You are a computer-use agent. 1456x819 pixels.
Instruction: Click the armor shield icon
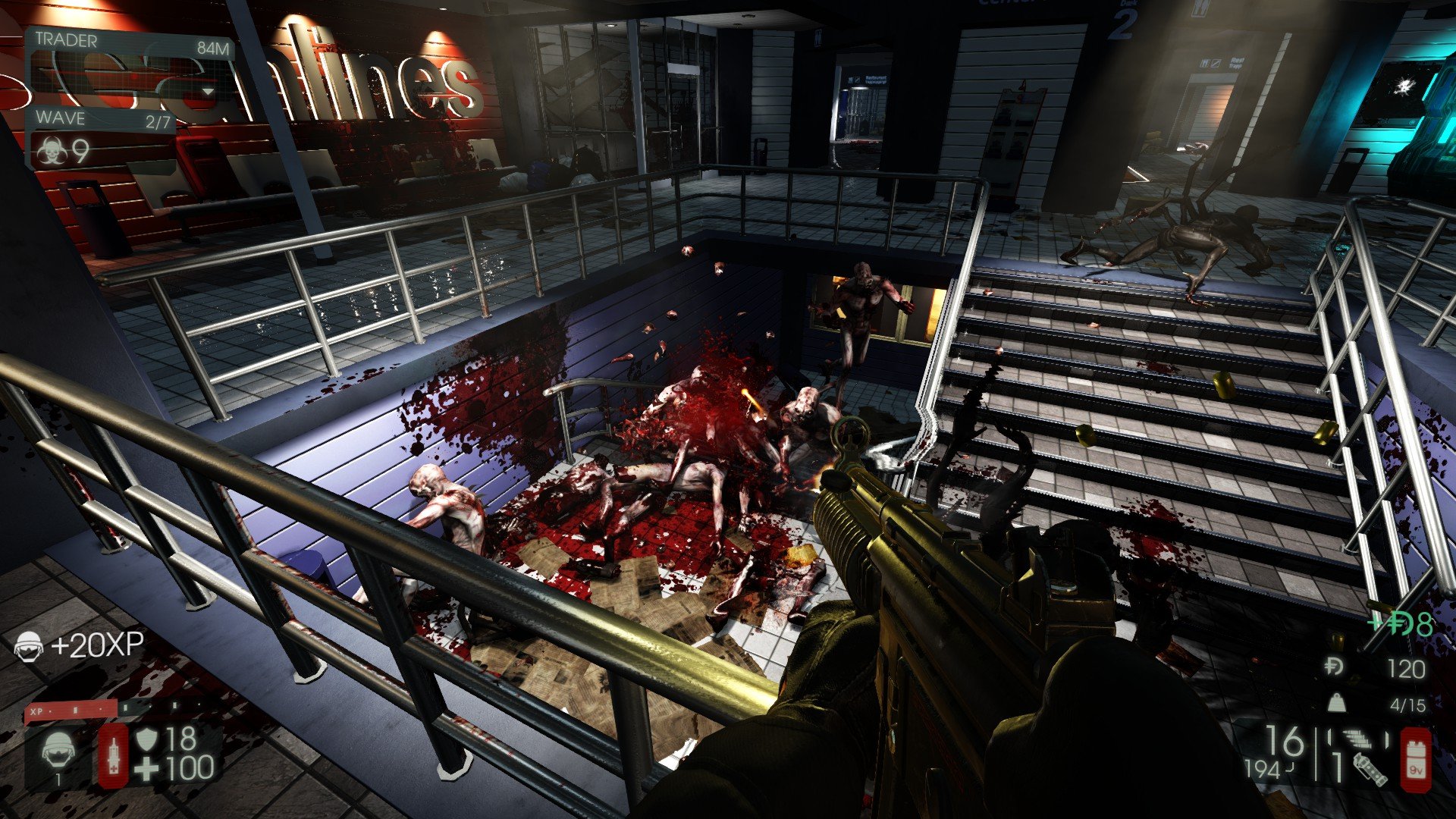click(146, 738)
